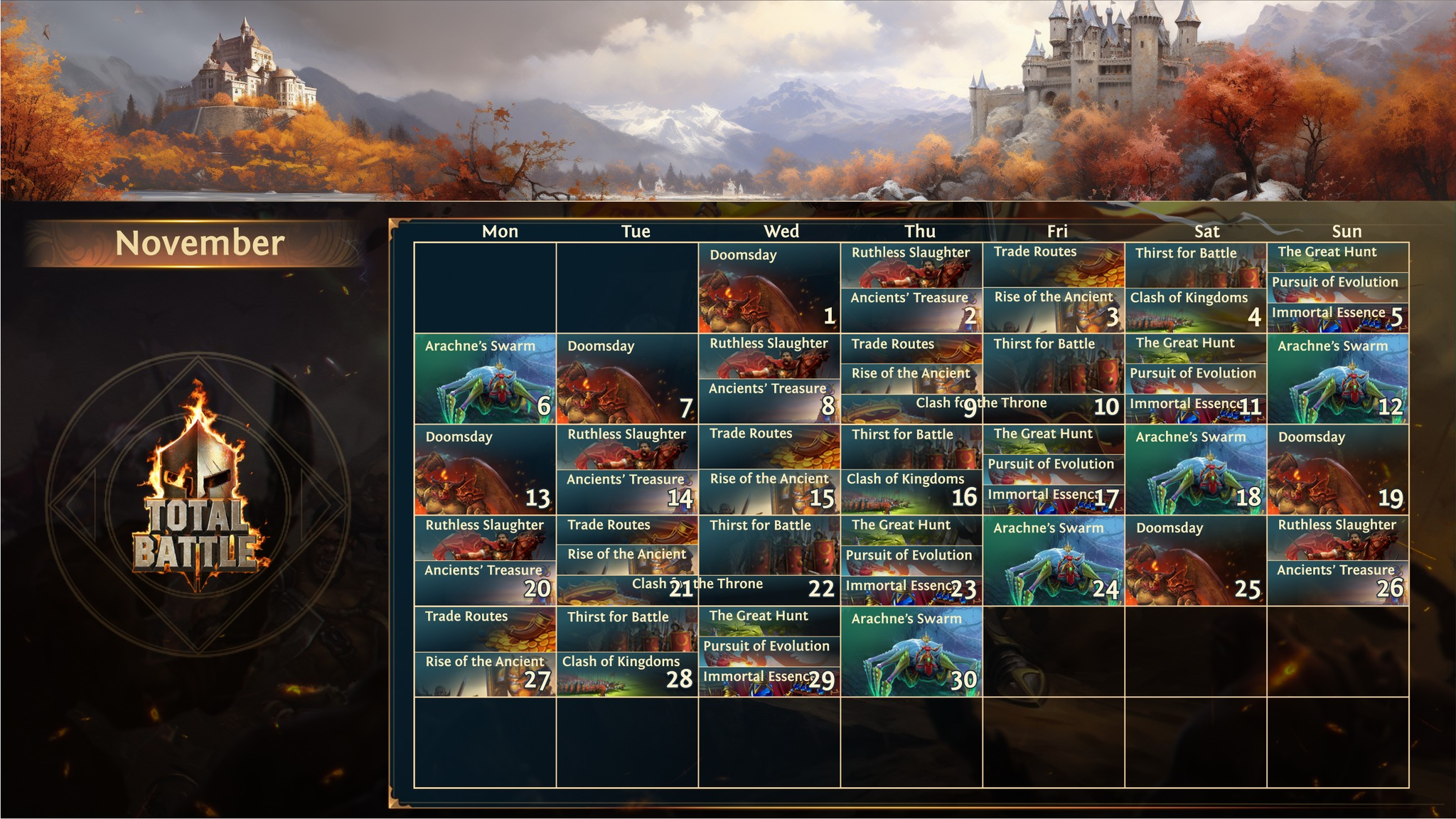View Ruthless Slaughter on November 26
Viewport: 1456px width, 819px height.
[x=1337, y=537]
